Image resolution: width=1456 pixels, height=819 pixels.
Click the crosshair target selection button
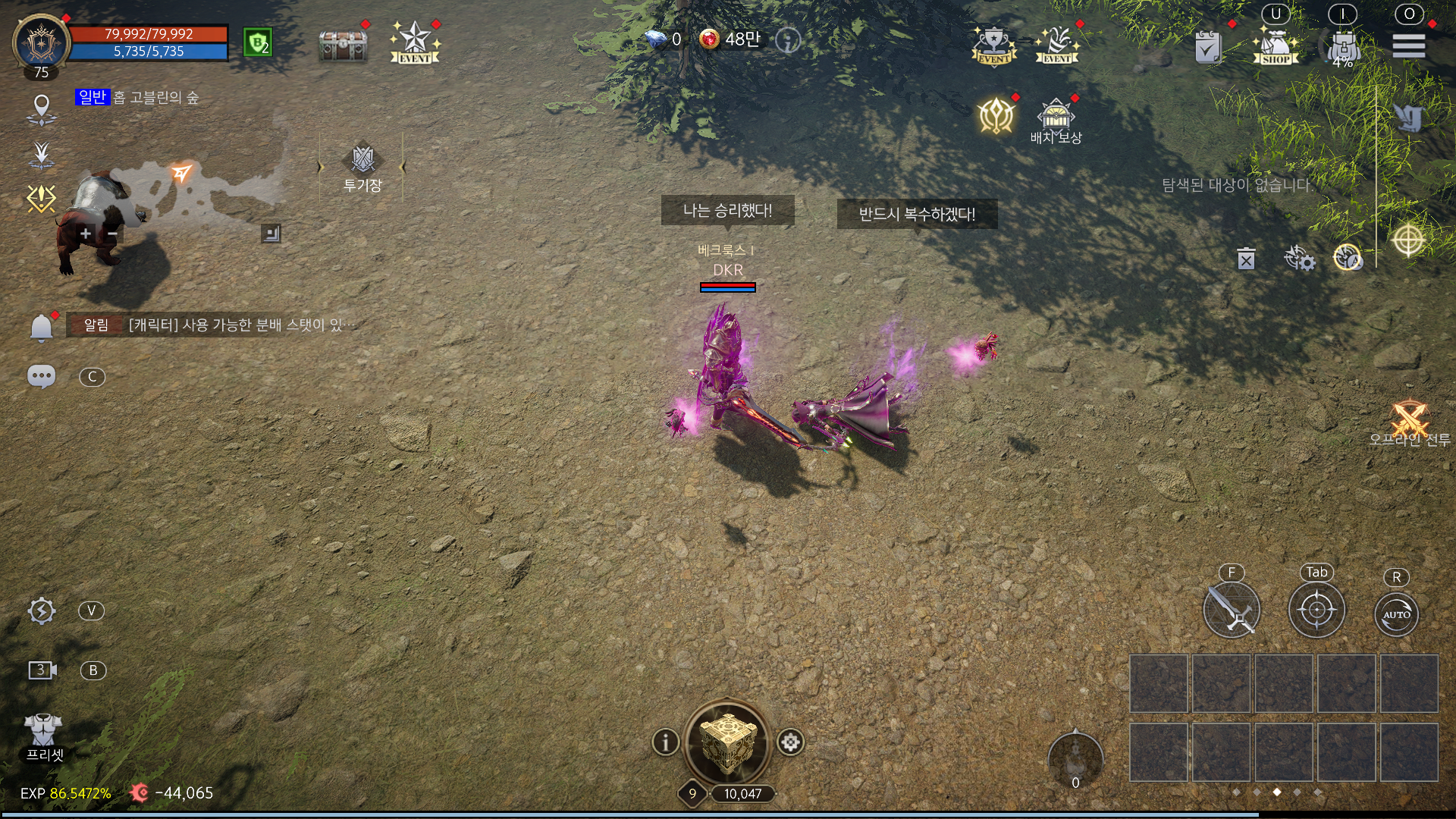coord(1316,610)
